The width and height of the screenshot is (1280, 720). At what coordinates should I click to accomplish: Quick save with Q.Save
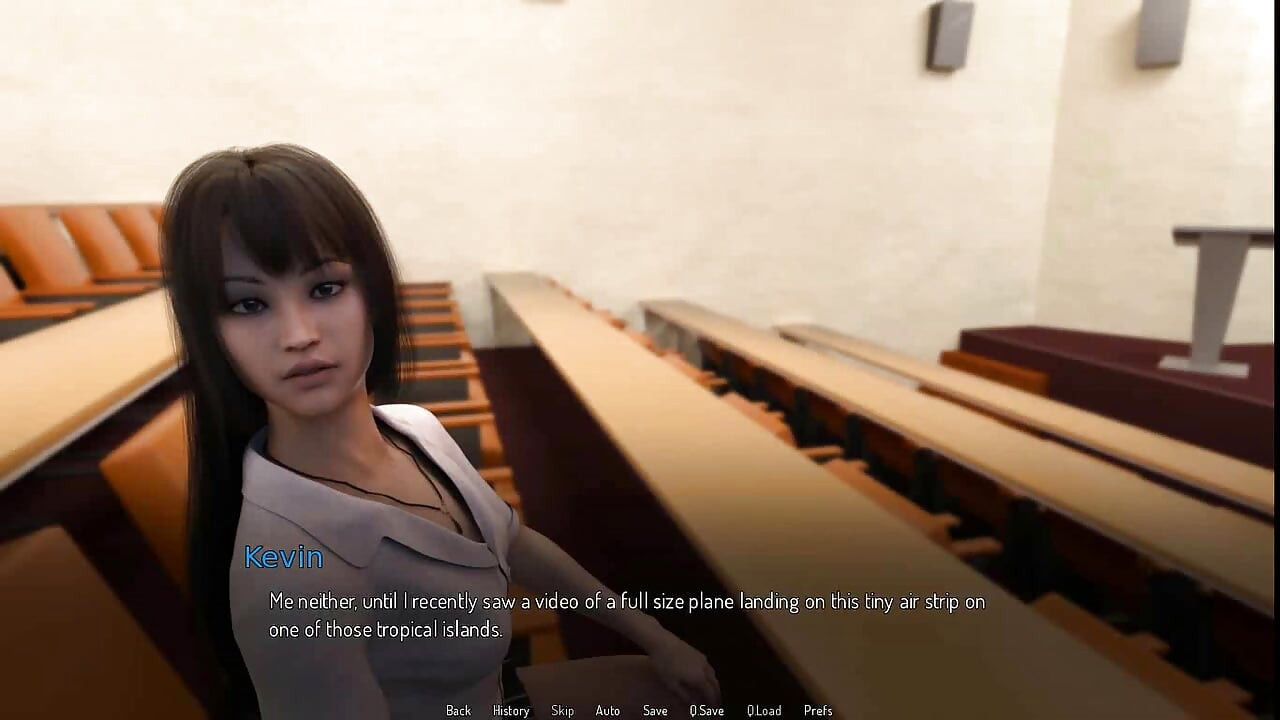coord(706,710)
